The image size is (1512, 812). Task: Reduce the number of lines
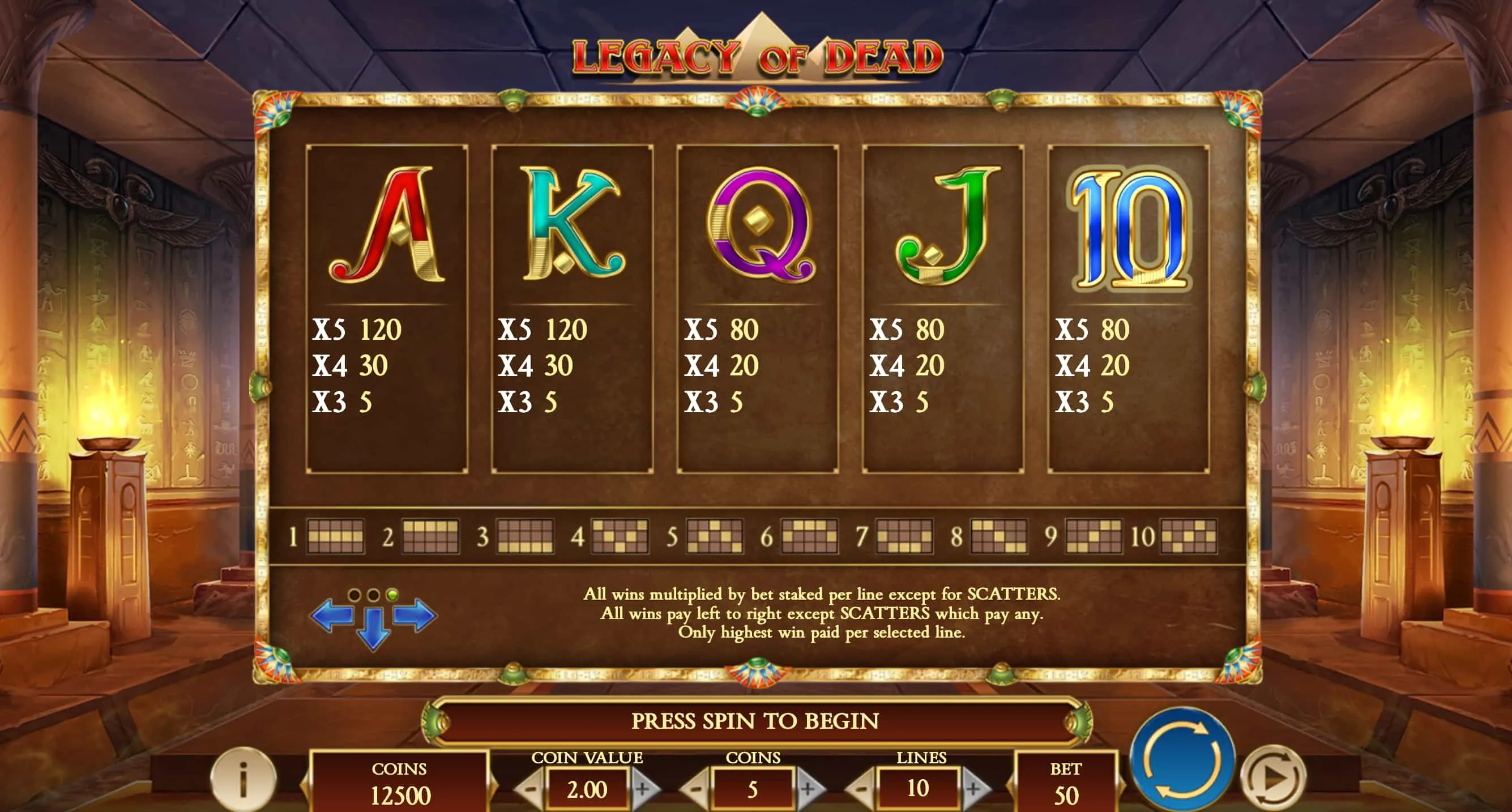861,789
